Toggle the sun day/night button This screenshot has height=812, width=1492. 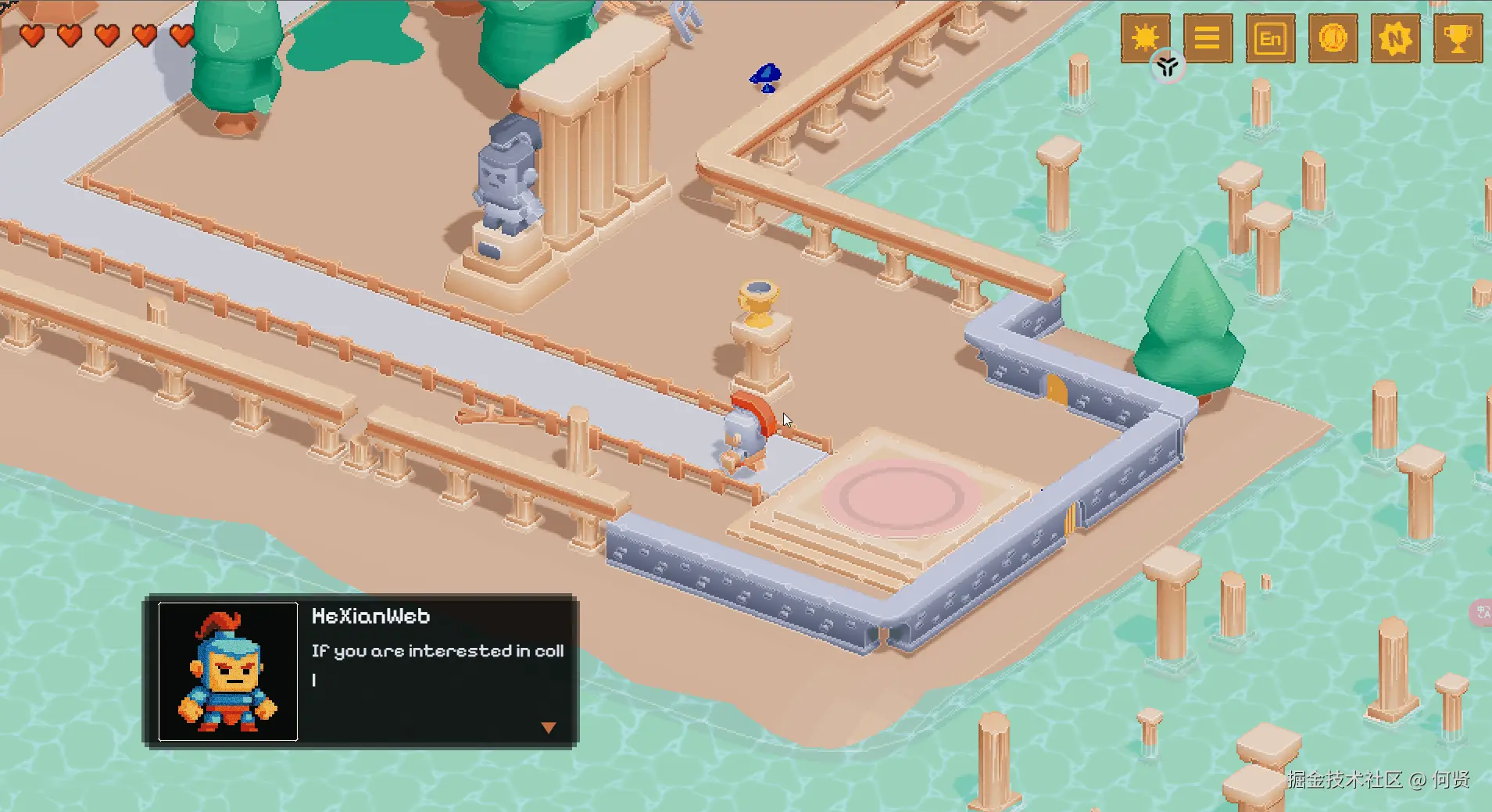[1145, 37]
